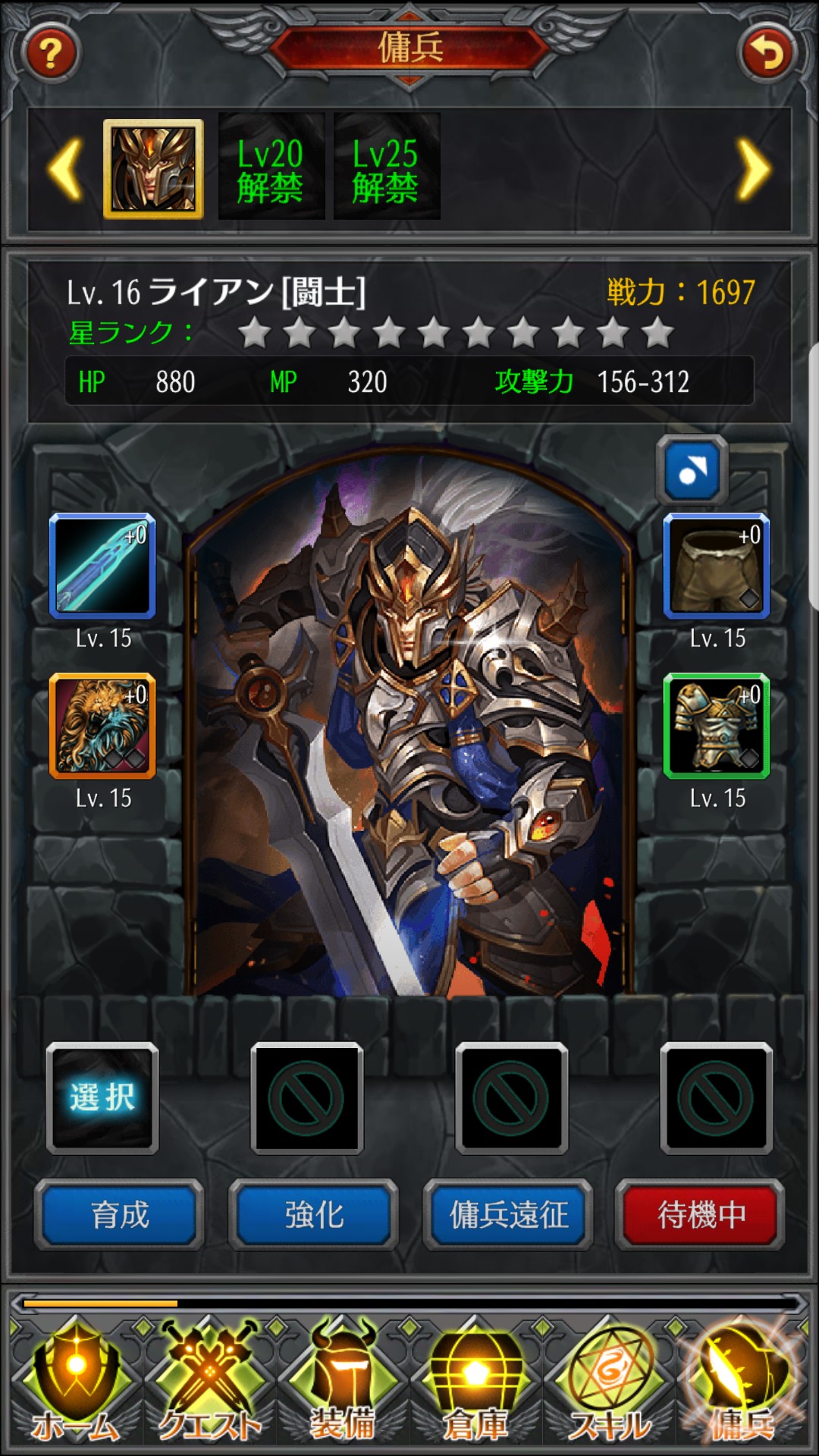Go back with the return arrow button
Viewport: 819px width, 1456px height.
pyautogui.click(x=767, y=53)
